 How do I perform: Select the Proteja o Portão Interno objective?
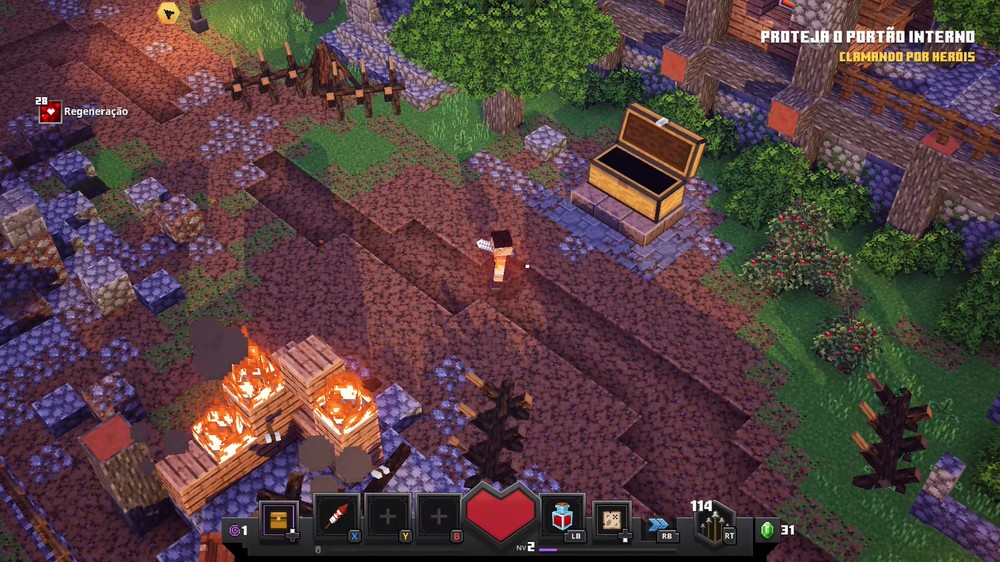click(867, 37)
